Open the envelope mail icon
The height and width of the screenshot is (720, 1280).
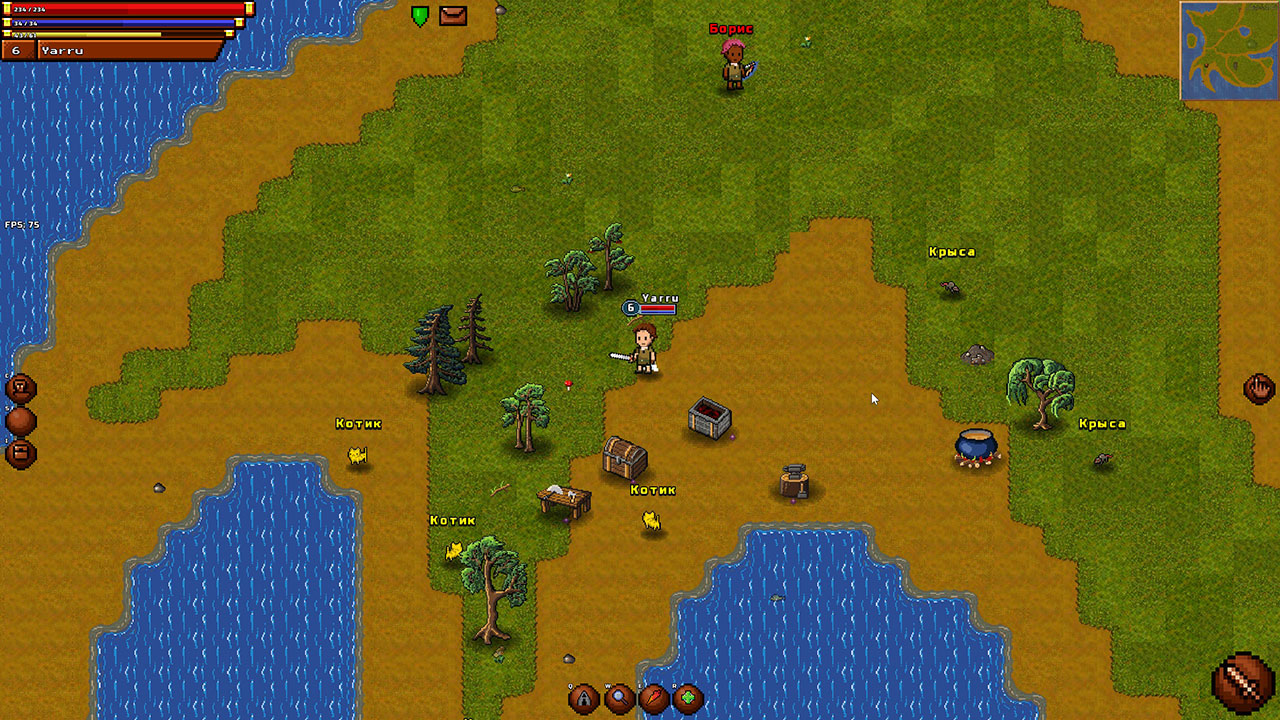pyautogui.click(x=453, y=16)
